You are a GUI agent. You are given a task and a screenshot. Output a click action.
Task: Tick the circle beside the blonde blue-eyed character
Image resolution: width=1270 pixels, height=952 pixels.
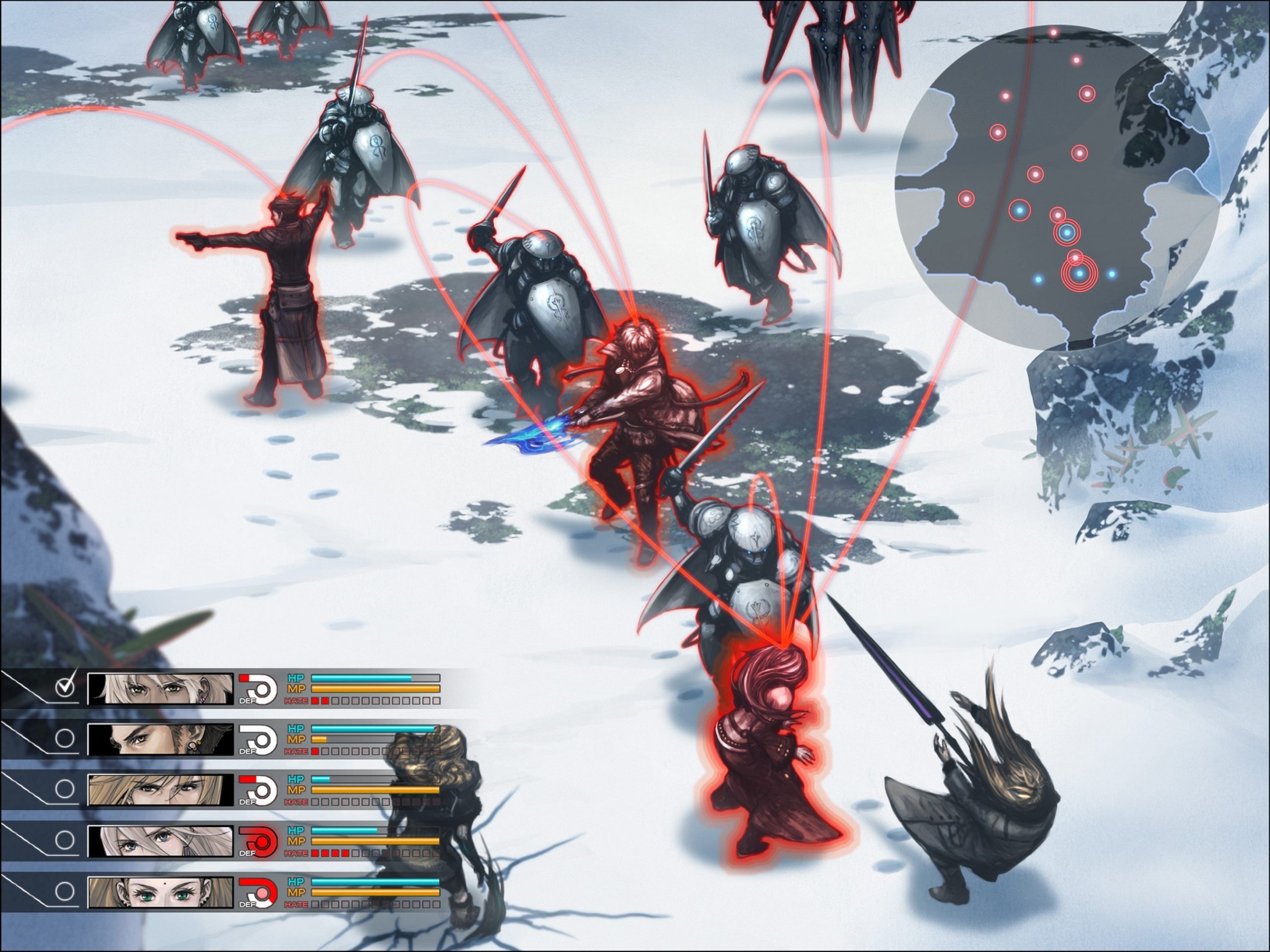coord(65,788)
